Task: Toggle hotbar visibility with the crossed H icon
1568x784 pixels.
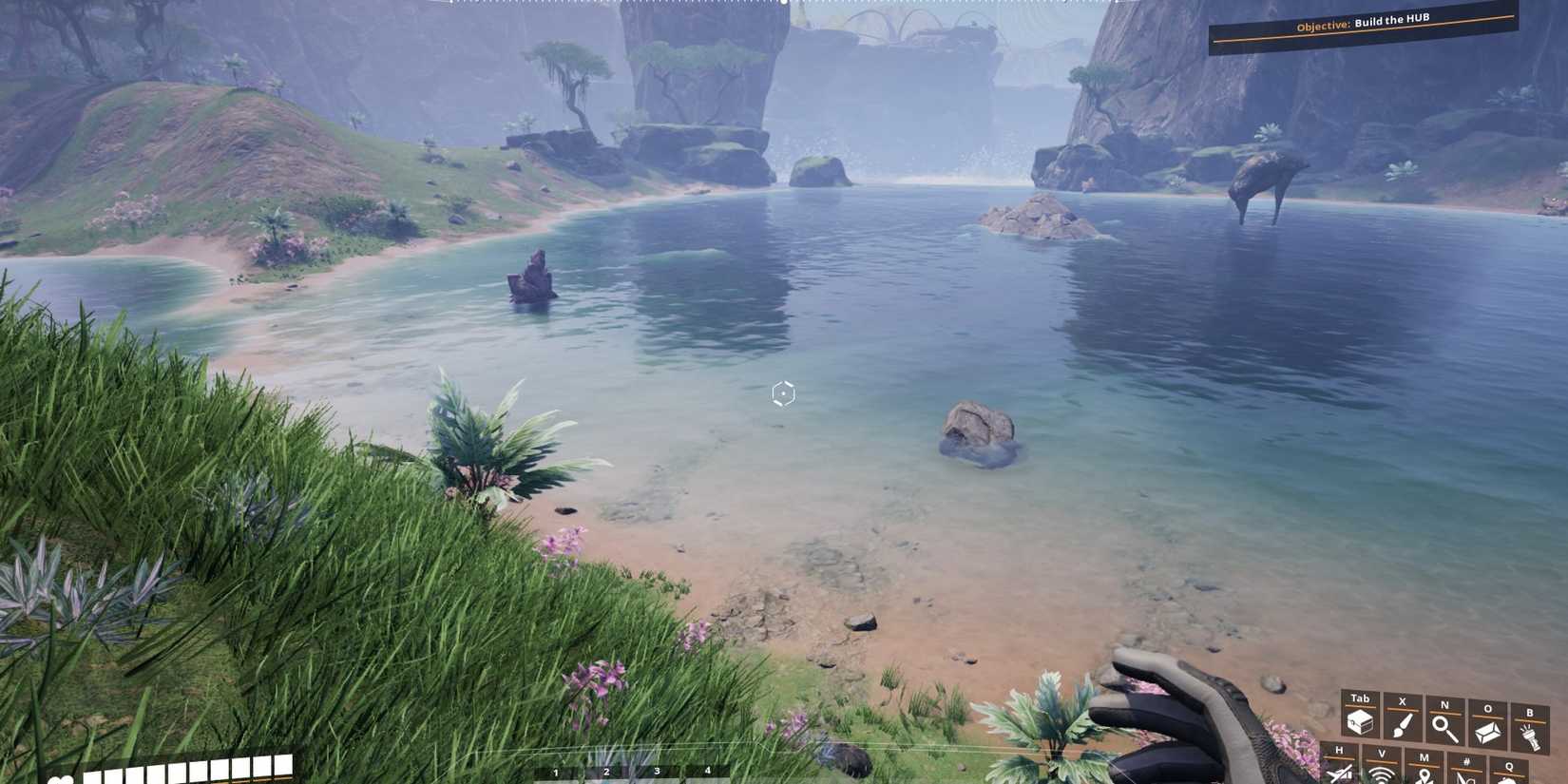Action: 1340,774
